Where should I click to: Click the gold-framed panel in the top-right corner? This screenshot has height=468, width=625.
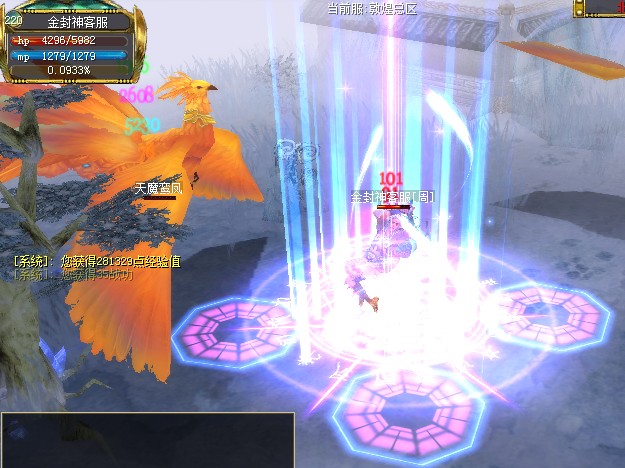599,8
